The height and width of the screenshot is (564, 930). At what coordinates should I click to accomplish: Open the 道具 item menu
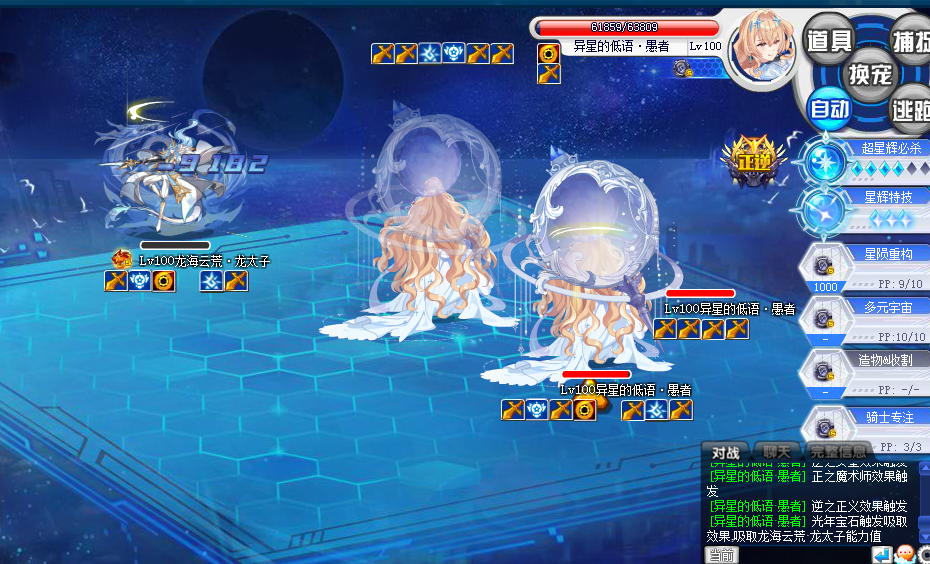pos(830,40)
